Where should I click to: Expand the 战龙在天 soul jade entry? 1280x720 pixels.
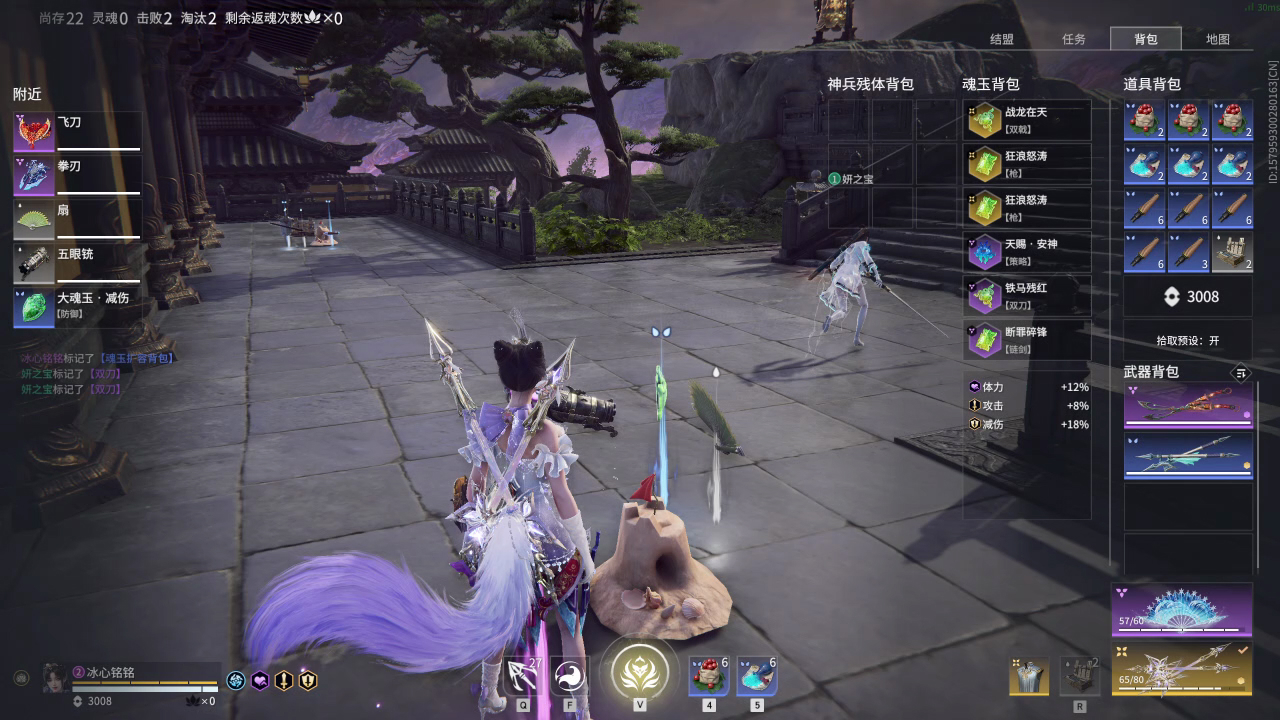click(1026, 120)
